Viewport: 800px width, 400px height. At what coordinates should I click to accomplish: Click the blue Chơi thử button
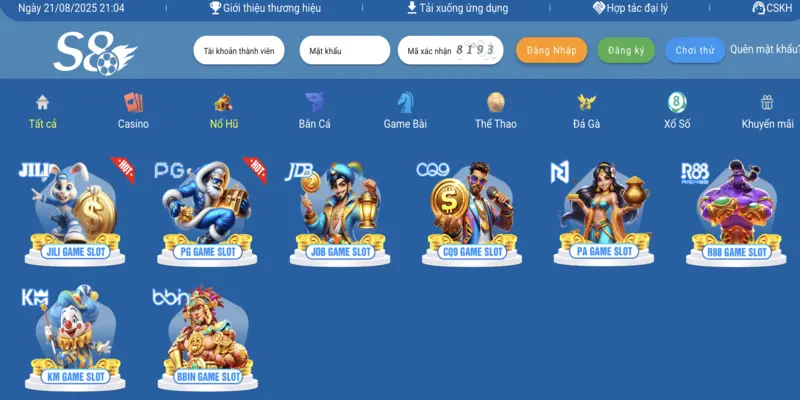click(695, 50)
